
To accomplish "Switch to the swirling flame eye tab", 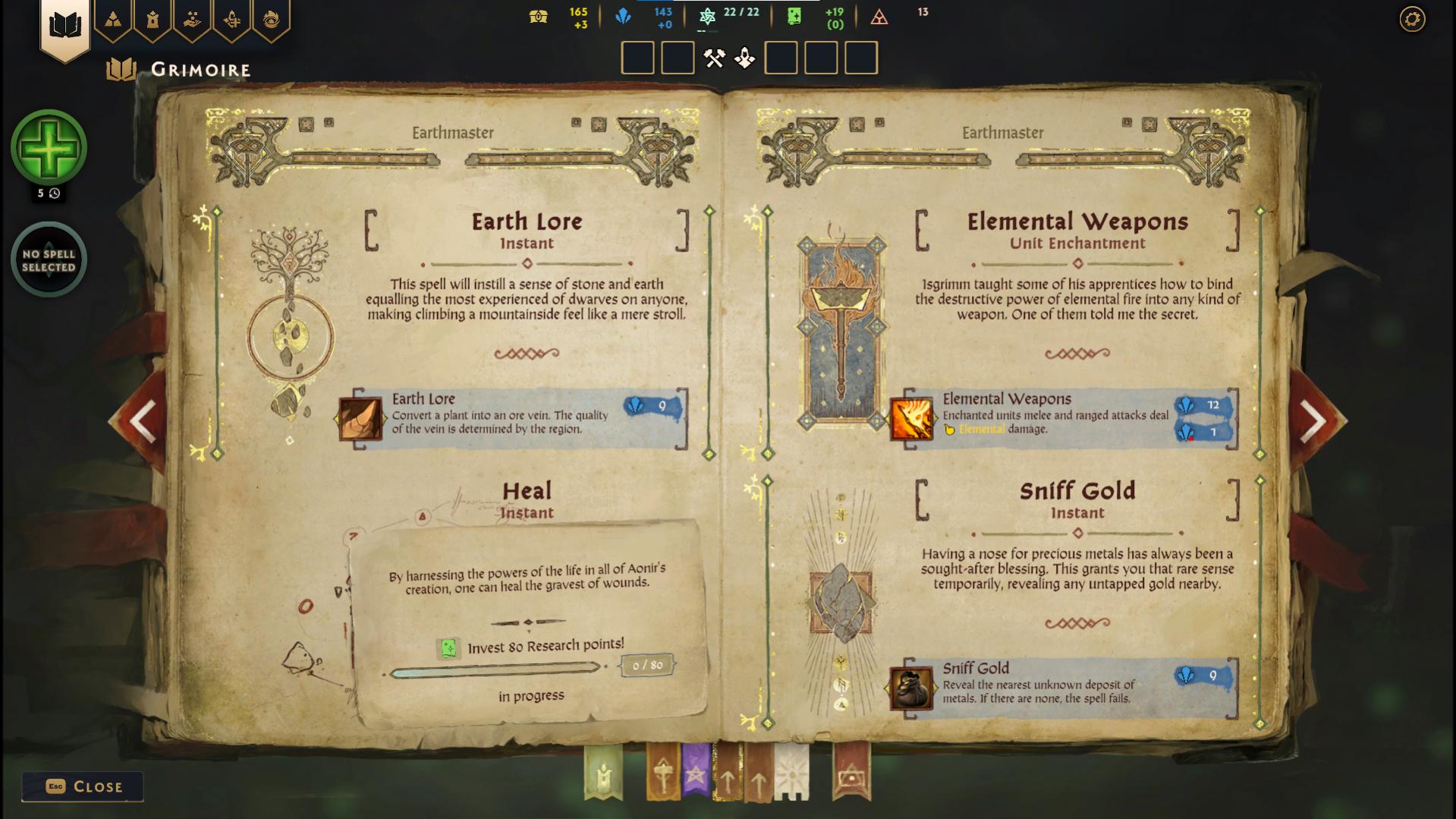I will 271,19.
